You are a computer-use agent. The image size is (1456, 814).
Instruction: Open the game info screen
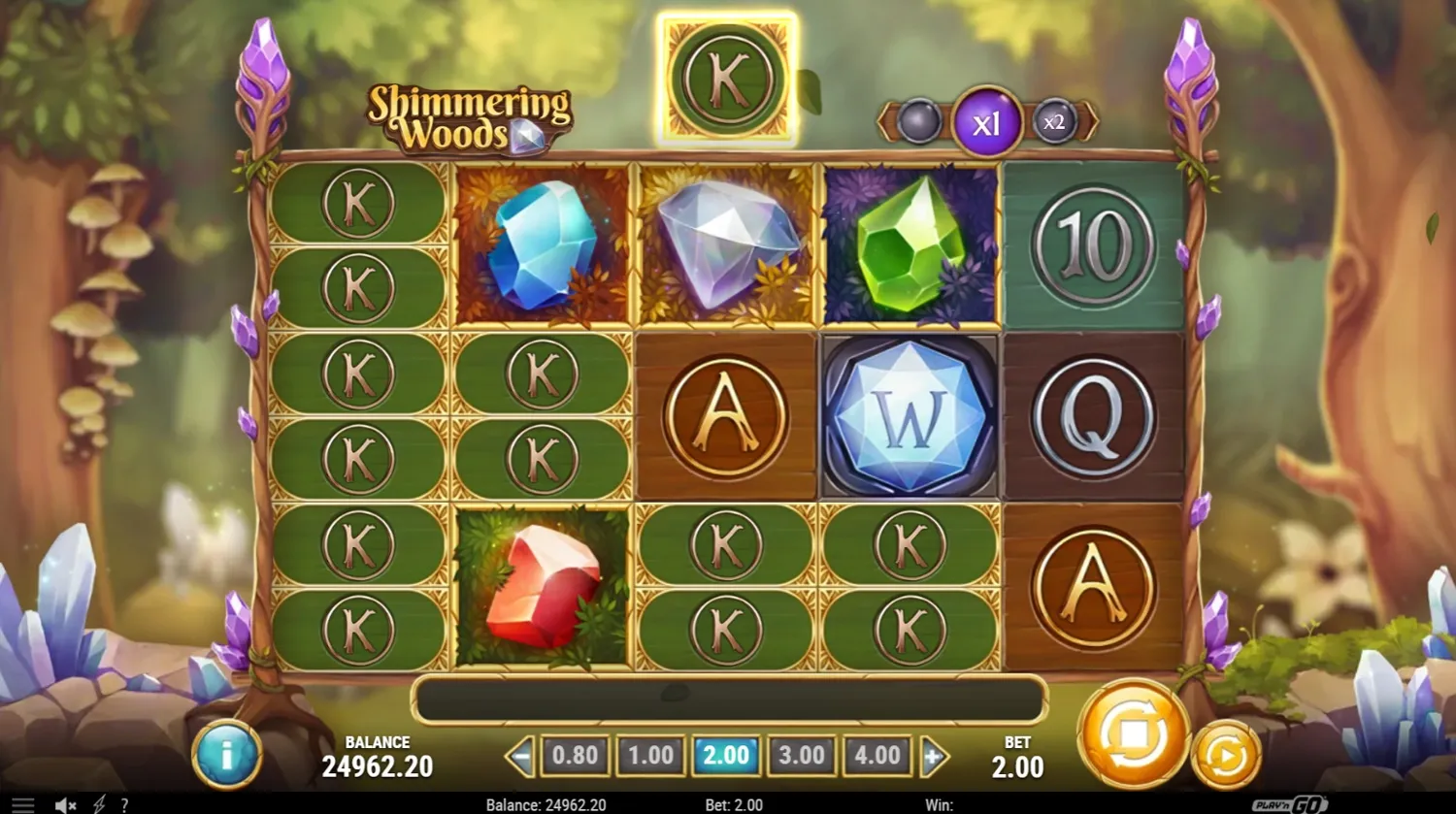tap(227, 755)
